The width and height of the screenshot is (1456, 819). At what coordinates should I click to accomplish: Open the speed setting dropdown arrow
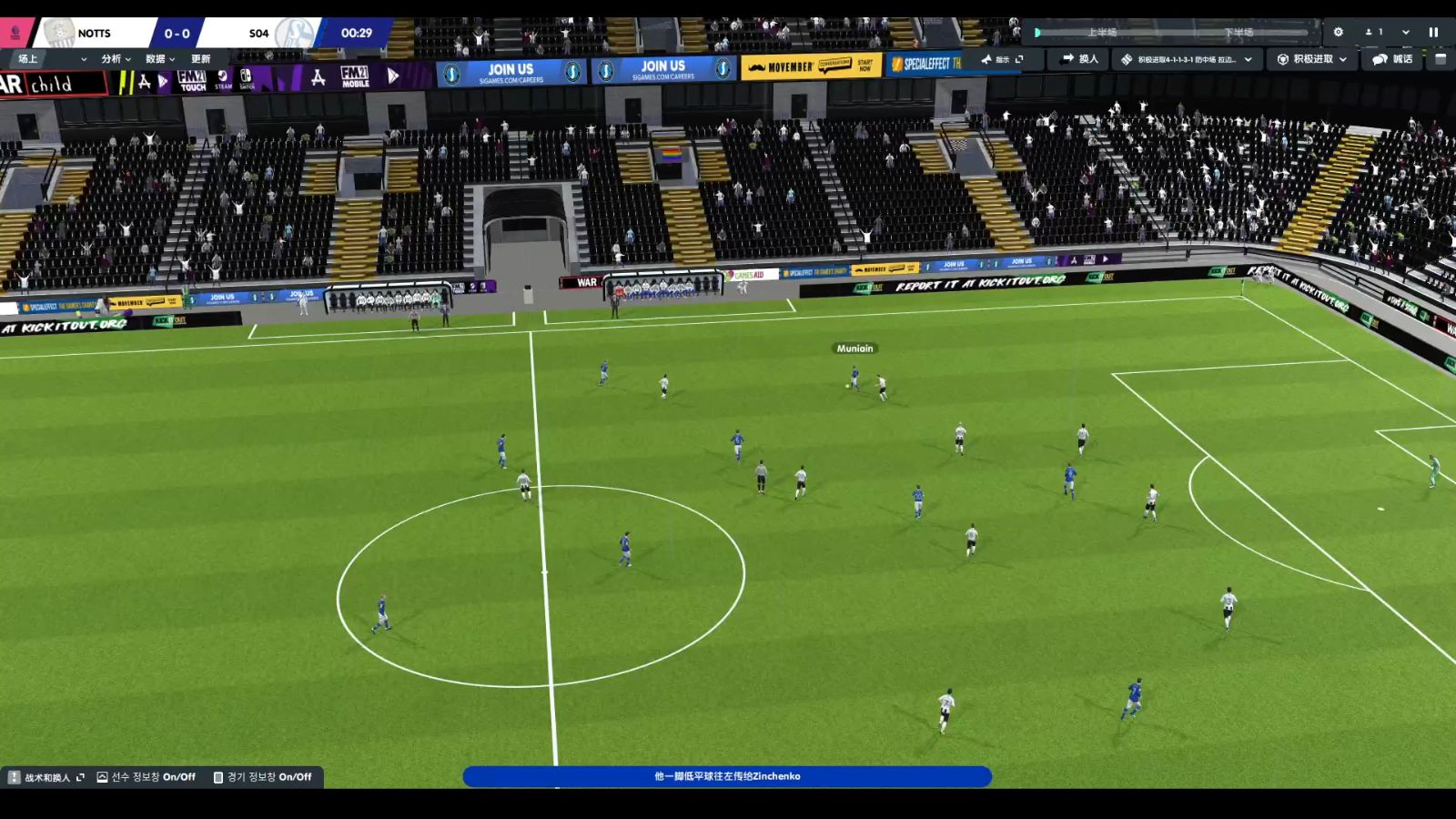click(x=1406, y=32)
